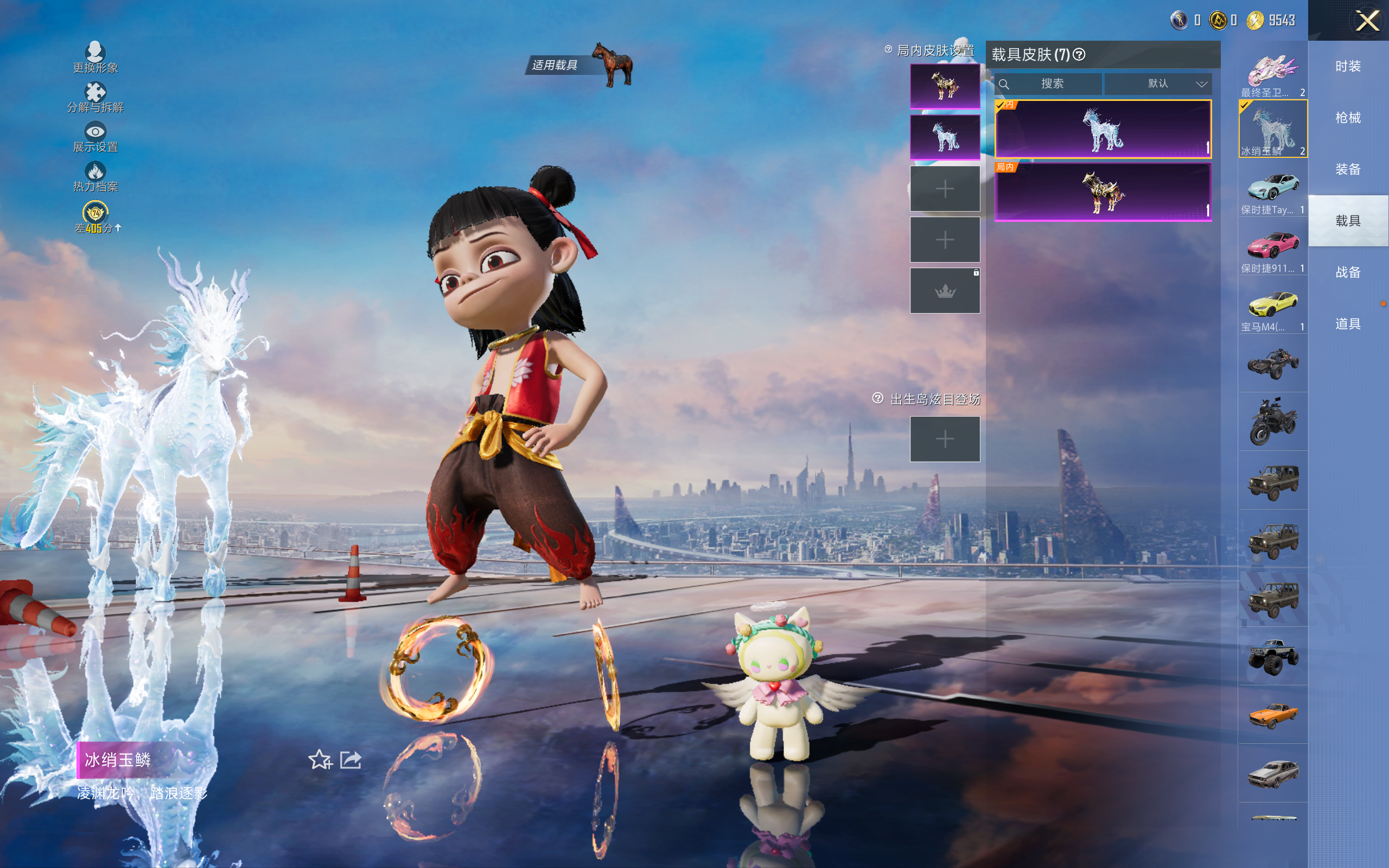Share the skin with the share icon

tap(351, 760)
